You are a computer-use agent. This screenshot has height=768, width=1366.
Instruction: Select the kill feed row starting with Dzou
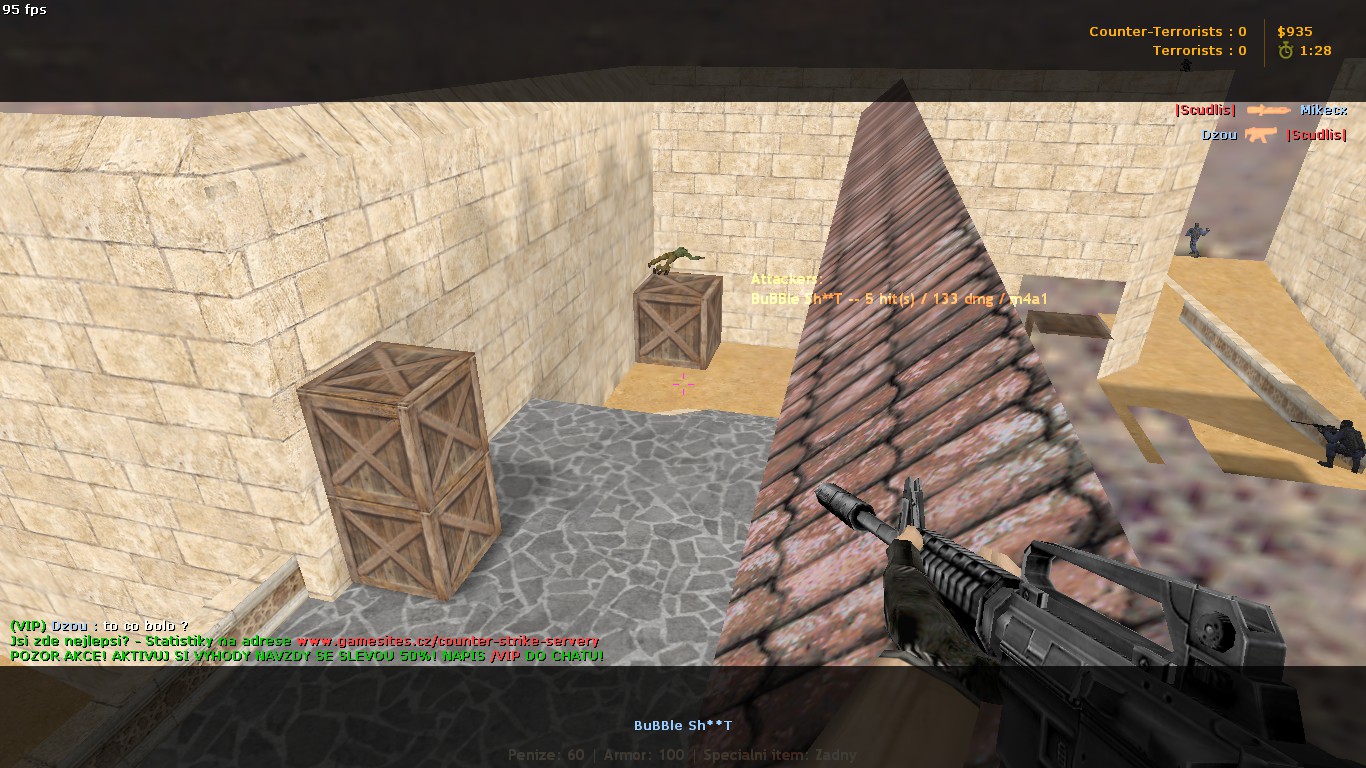pyautogui.click(x=1273, y=134)
